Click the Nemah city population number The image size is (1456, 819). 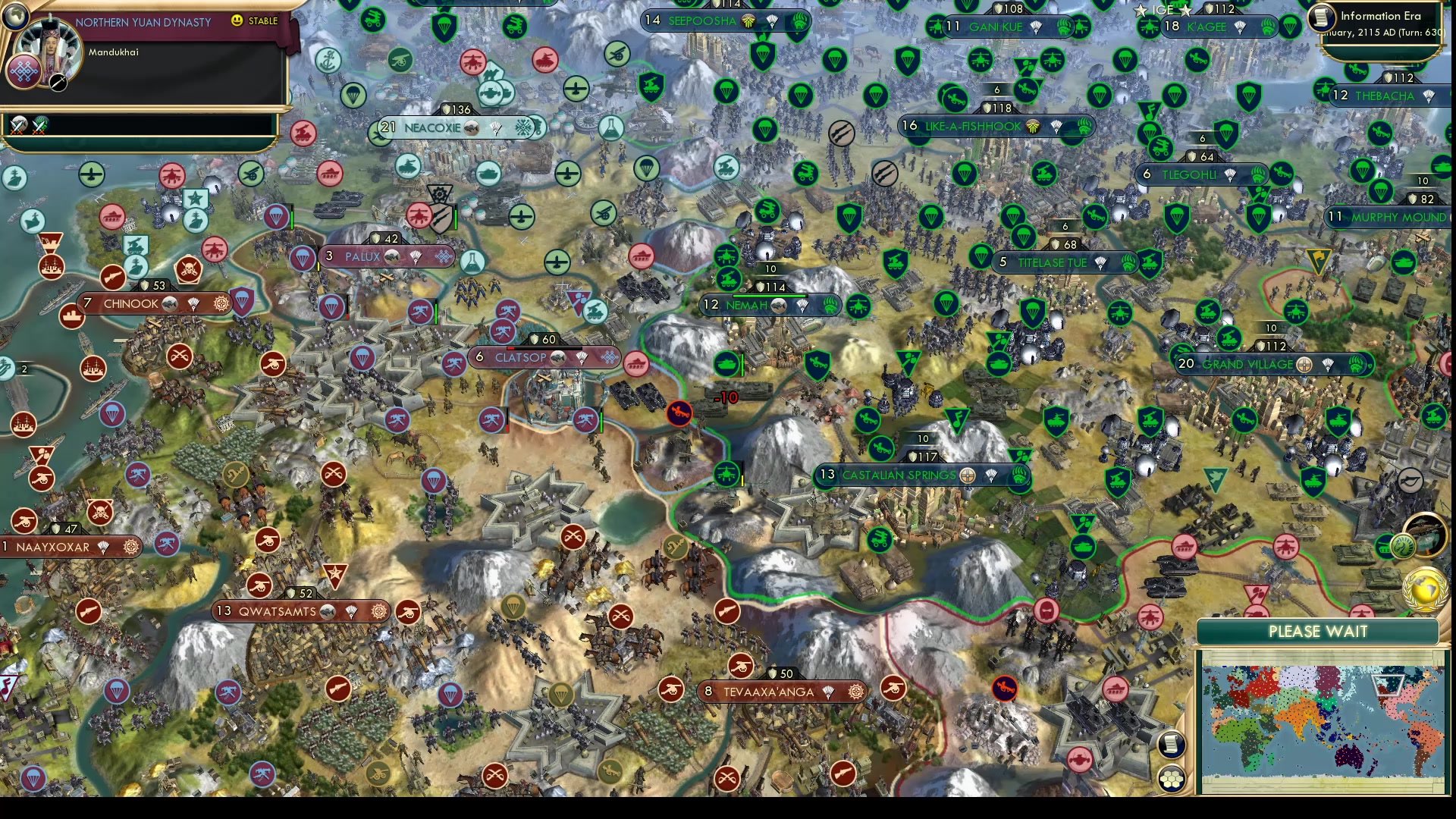pyautogui.click(x=711, y=306)
